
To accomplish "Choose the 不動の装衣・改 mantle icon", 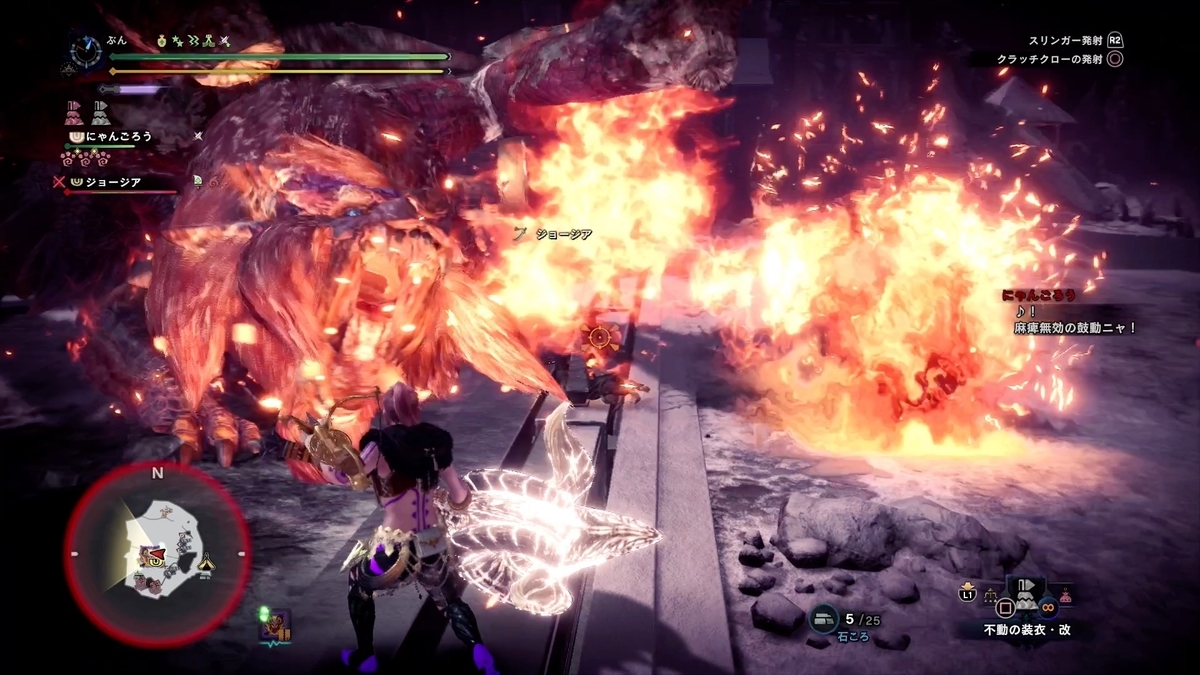I will click(x=1026, y=597).
